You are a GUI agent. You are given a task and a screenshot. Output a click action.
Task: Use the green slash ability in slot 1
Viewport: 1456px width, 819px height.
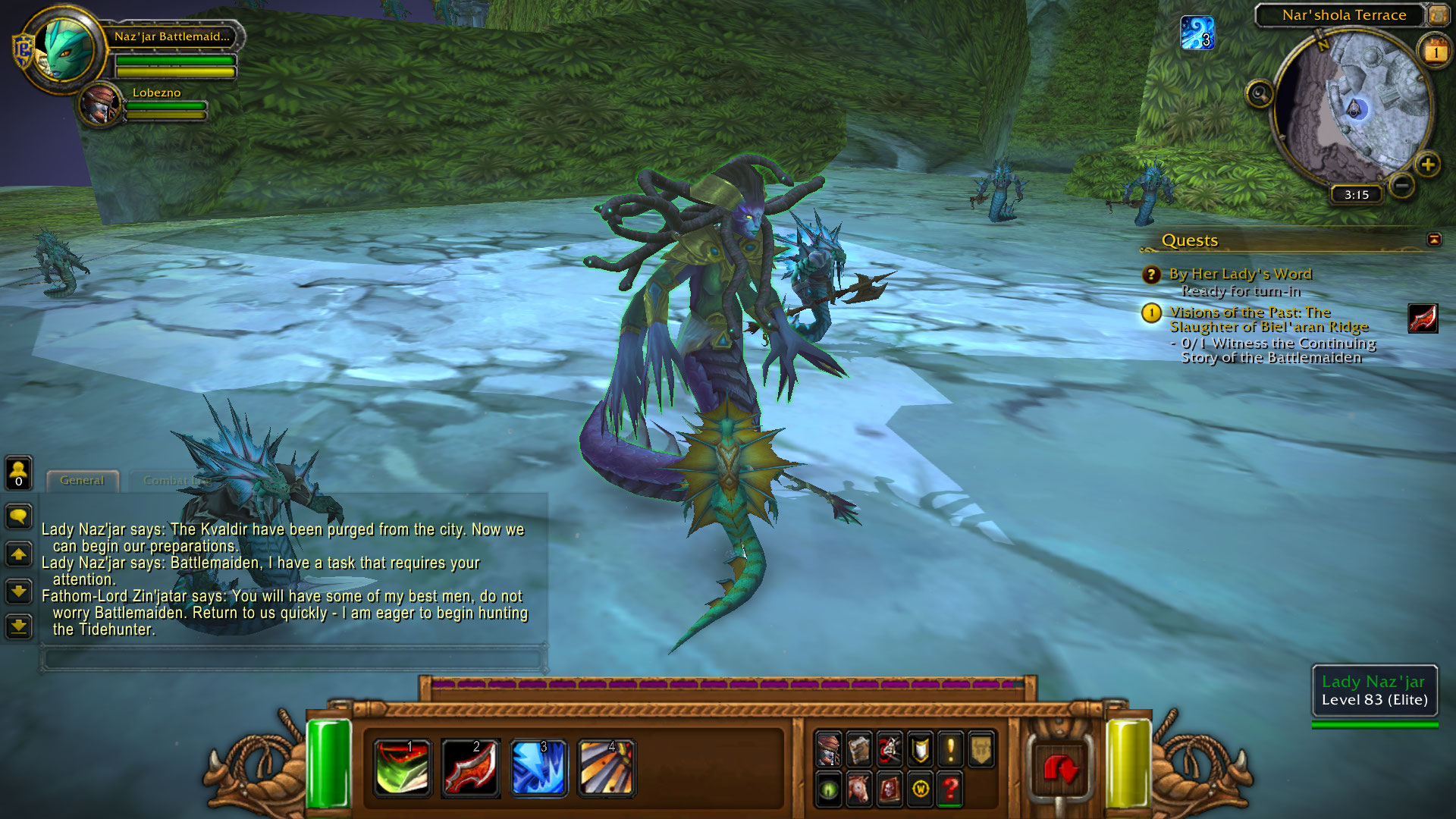pyautogui.click(x=402, y=767)
